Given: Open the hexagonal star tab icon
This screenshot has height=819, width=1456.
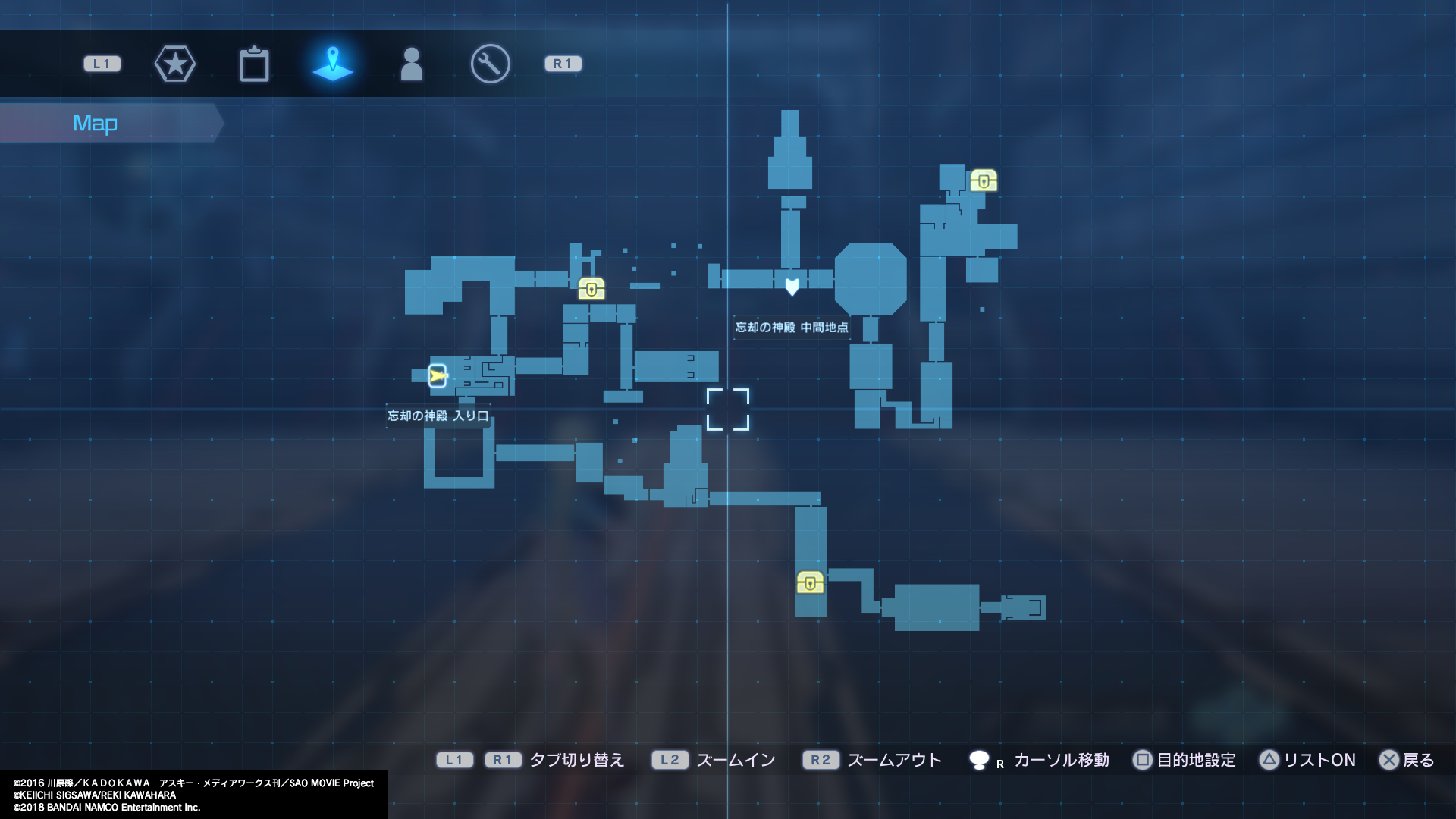Looking at the screenshot, I should (x=175, y=64).
